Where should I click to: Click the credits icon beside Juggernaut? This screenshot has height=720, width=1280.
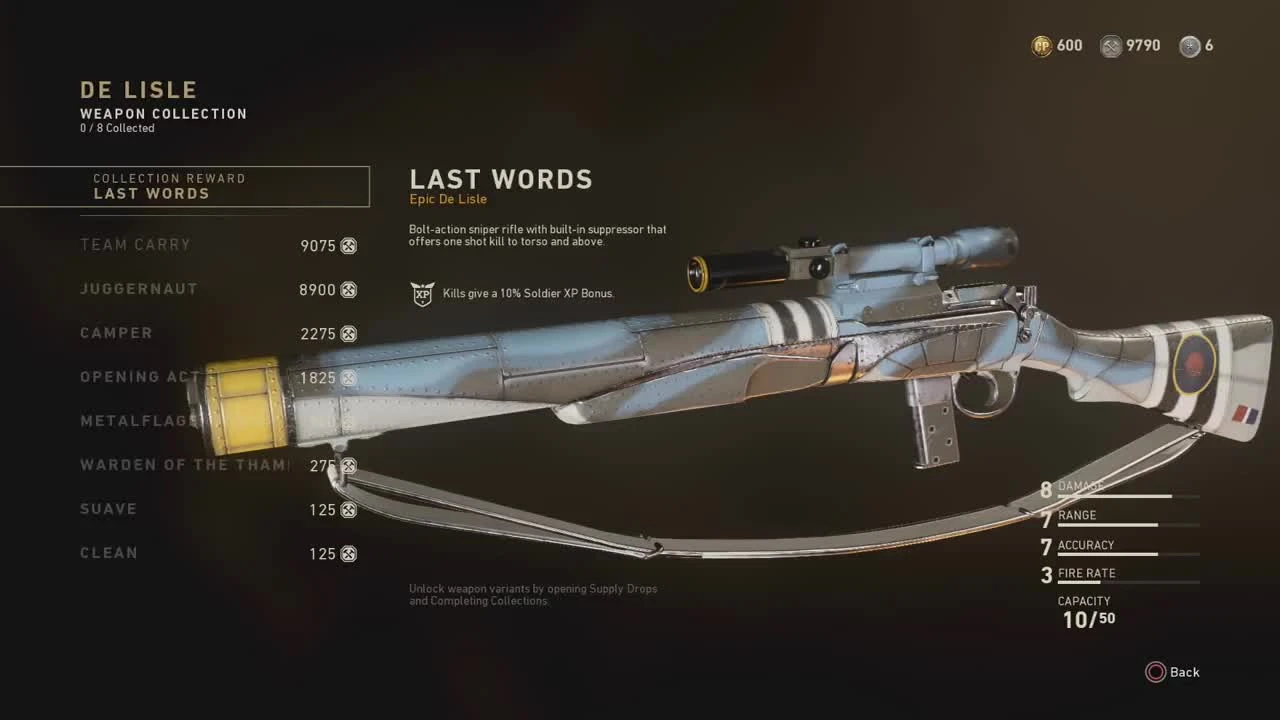pyautogui.click(x=349, y=289)
